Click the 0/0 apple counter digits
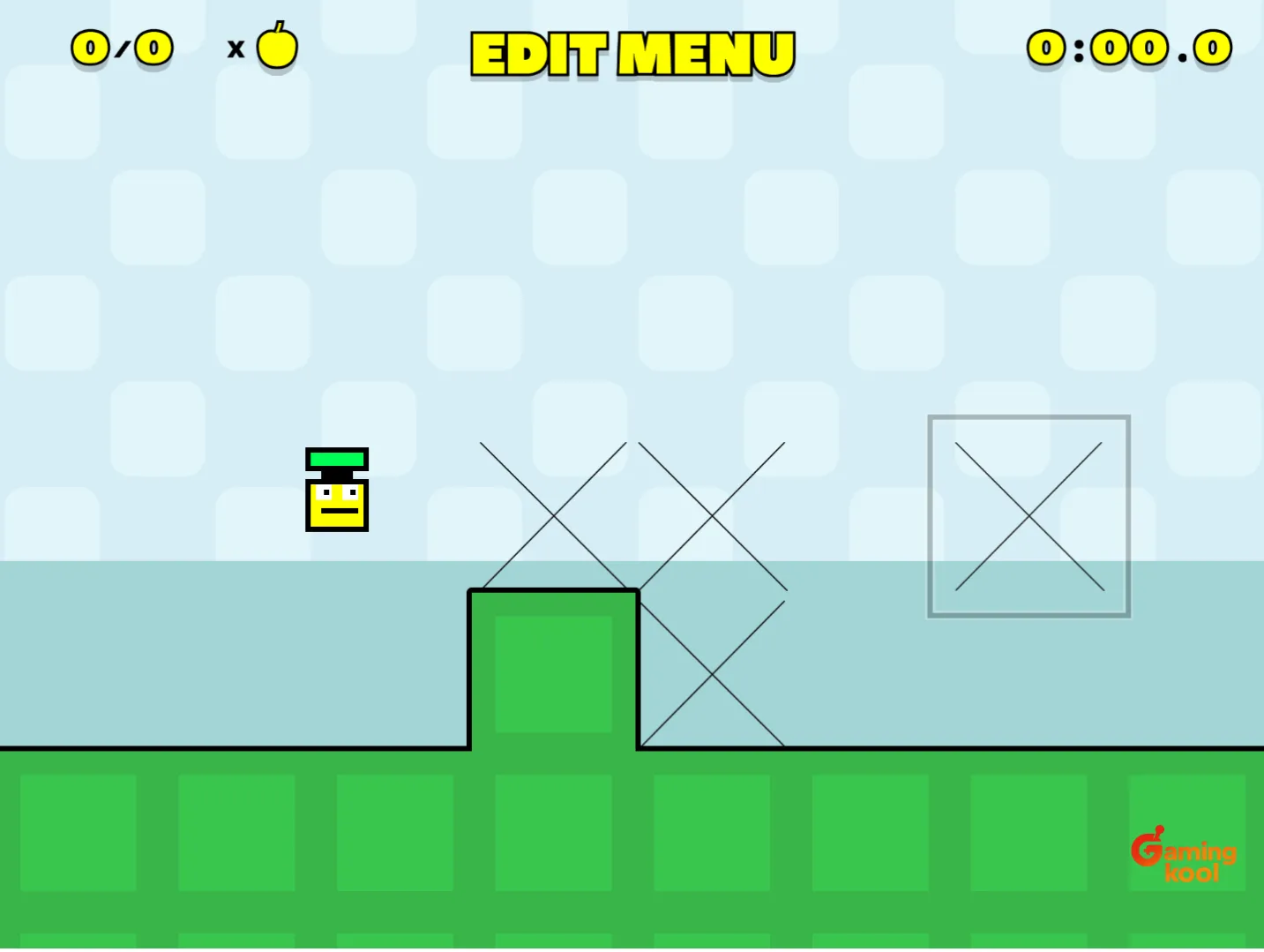The image size is (1264, 952). [x=122, y=48]
